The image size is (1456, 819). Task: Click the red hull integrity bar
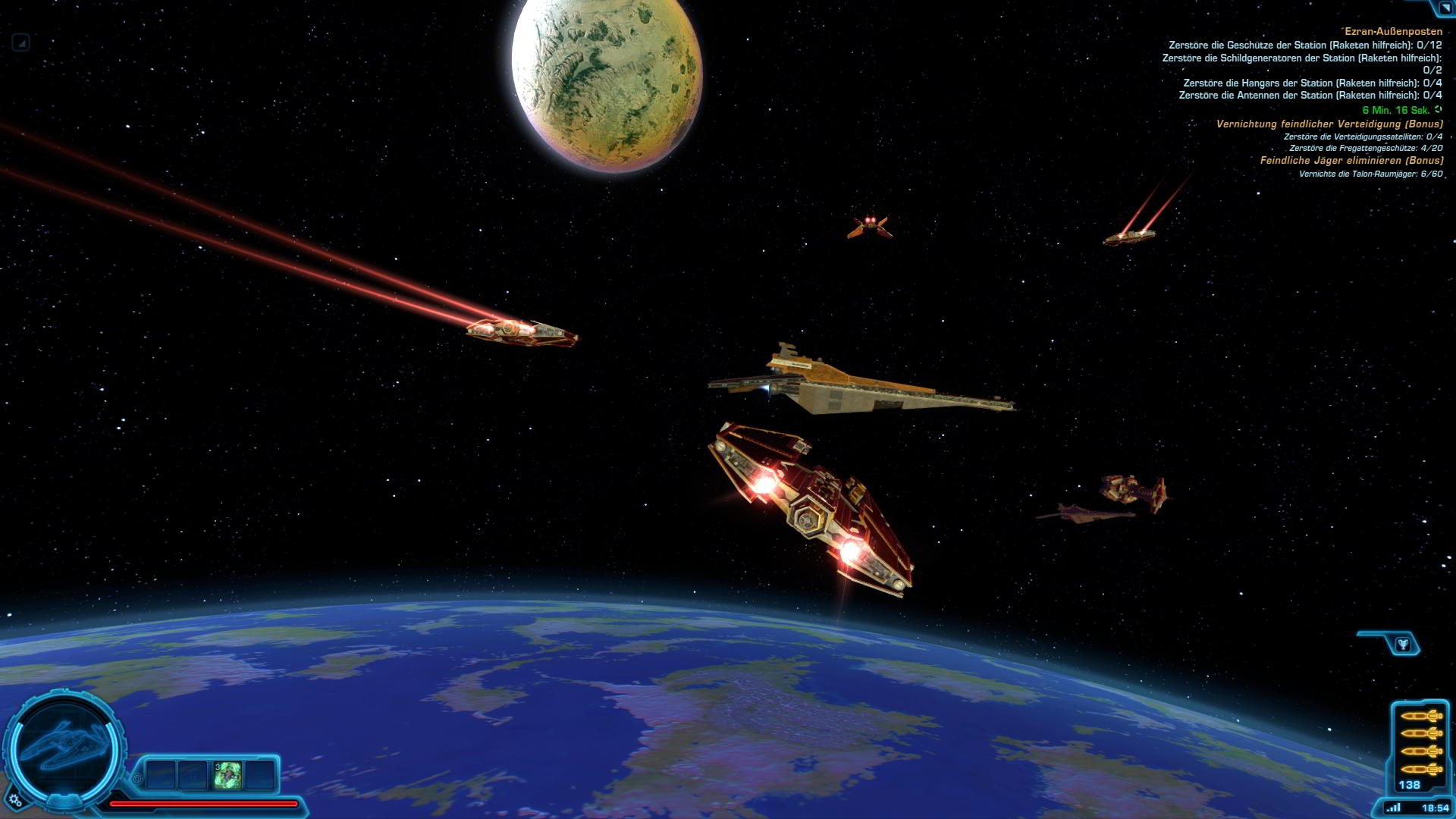(x=205, y=803)
